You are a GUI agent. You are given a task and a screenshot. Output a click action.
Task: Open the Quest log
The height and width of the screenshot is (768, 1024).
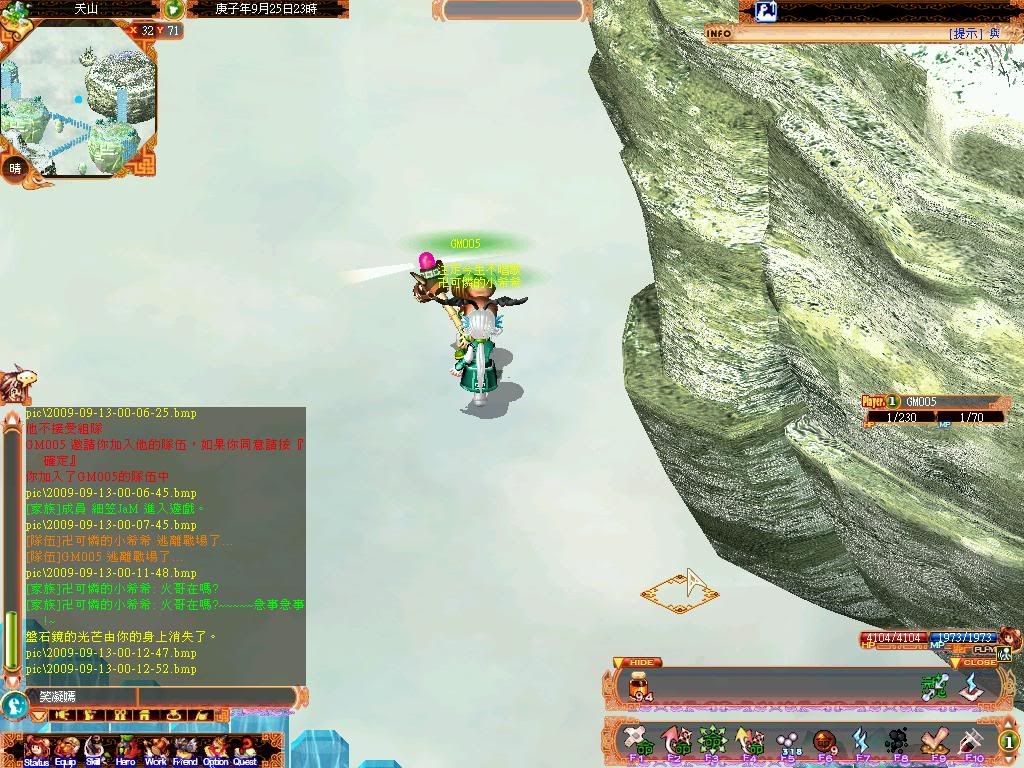coord(246,749)
